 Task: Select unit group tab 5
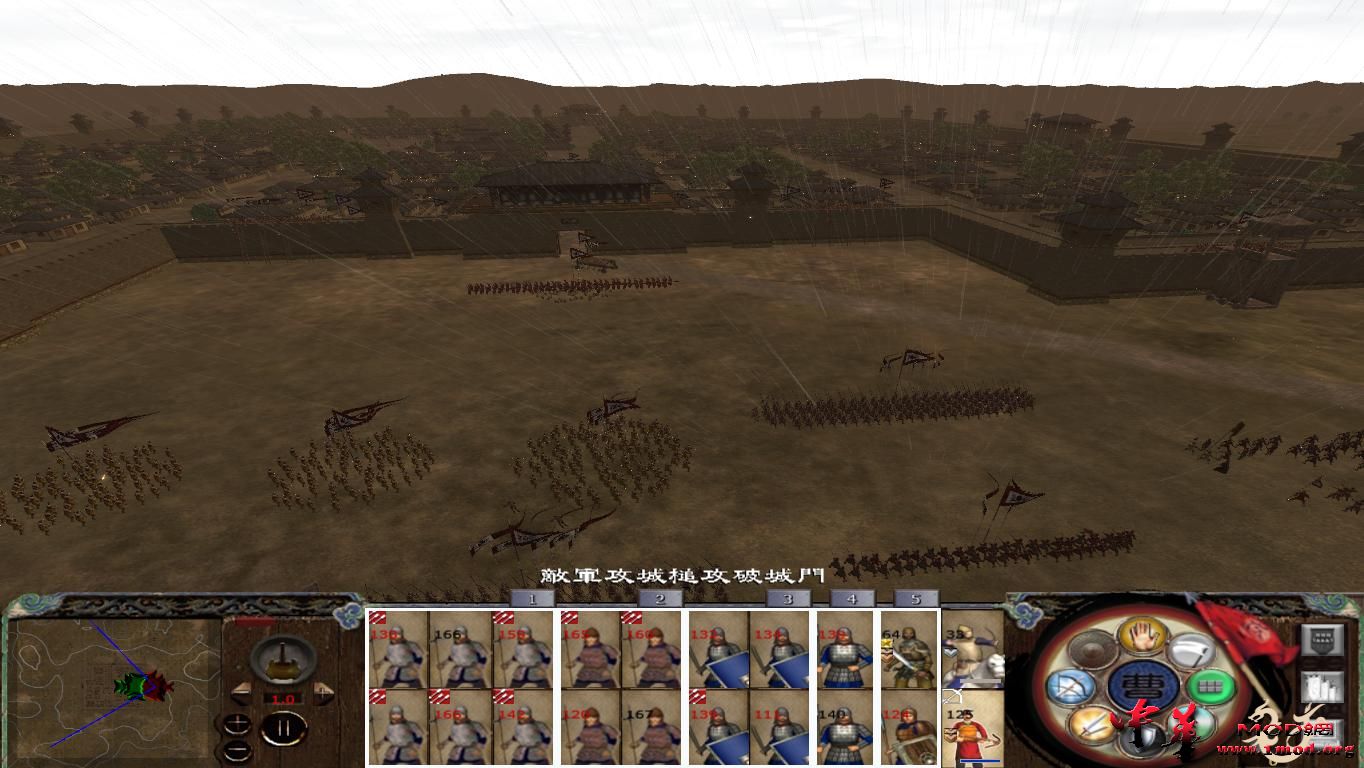point(915,598)
